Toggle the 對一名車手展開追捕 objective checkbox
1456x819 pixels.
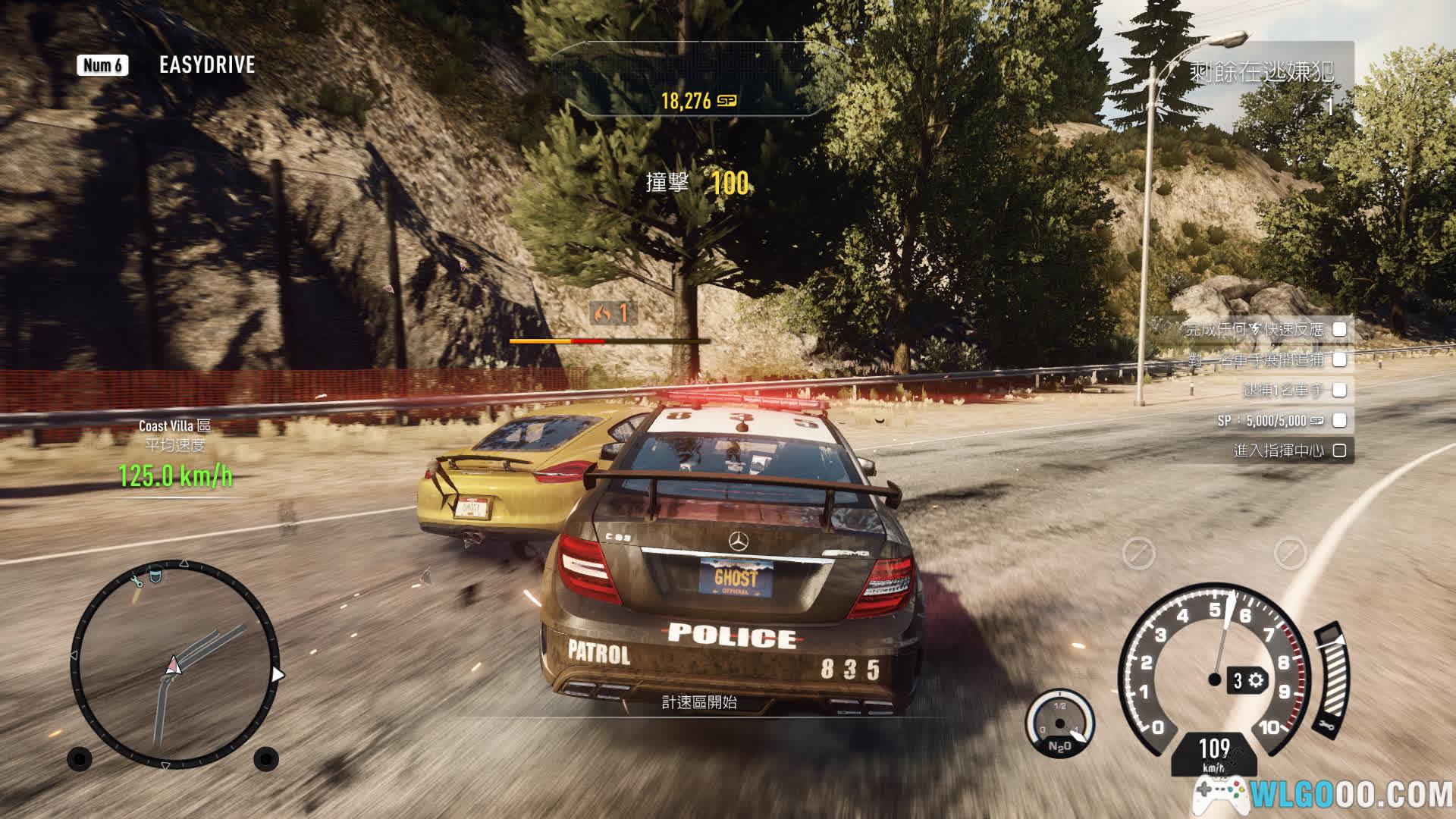point(1340,359)
